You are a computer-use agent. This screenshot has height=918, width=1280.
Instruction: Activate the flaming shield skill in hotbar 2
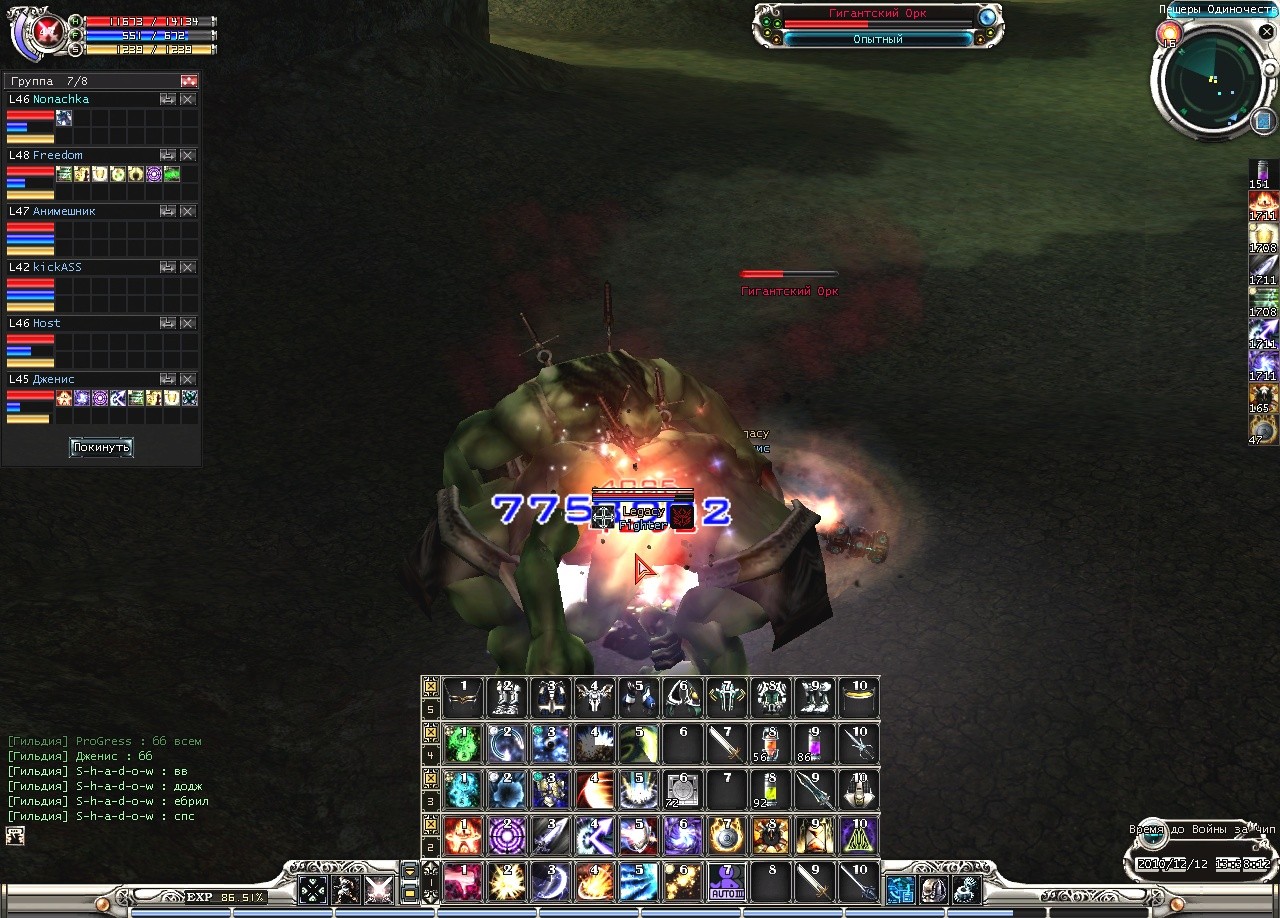[727, 836]
